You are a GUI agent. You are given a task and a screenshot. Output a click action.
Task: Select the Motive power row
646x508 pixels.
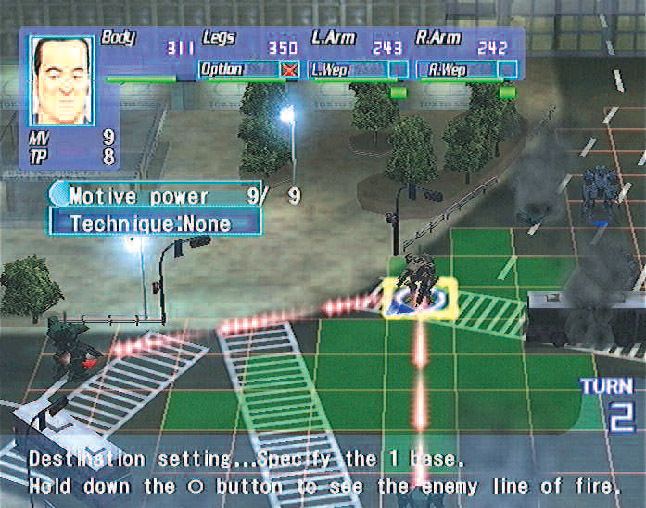tap(153, 196)
